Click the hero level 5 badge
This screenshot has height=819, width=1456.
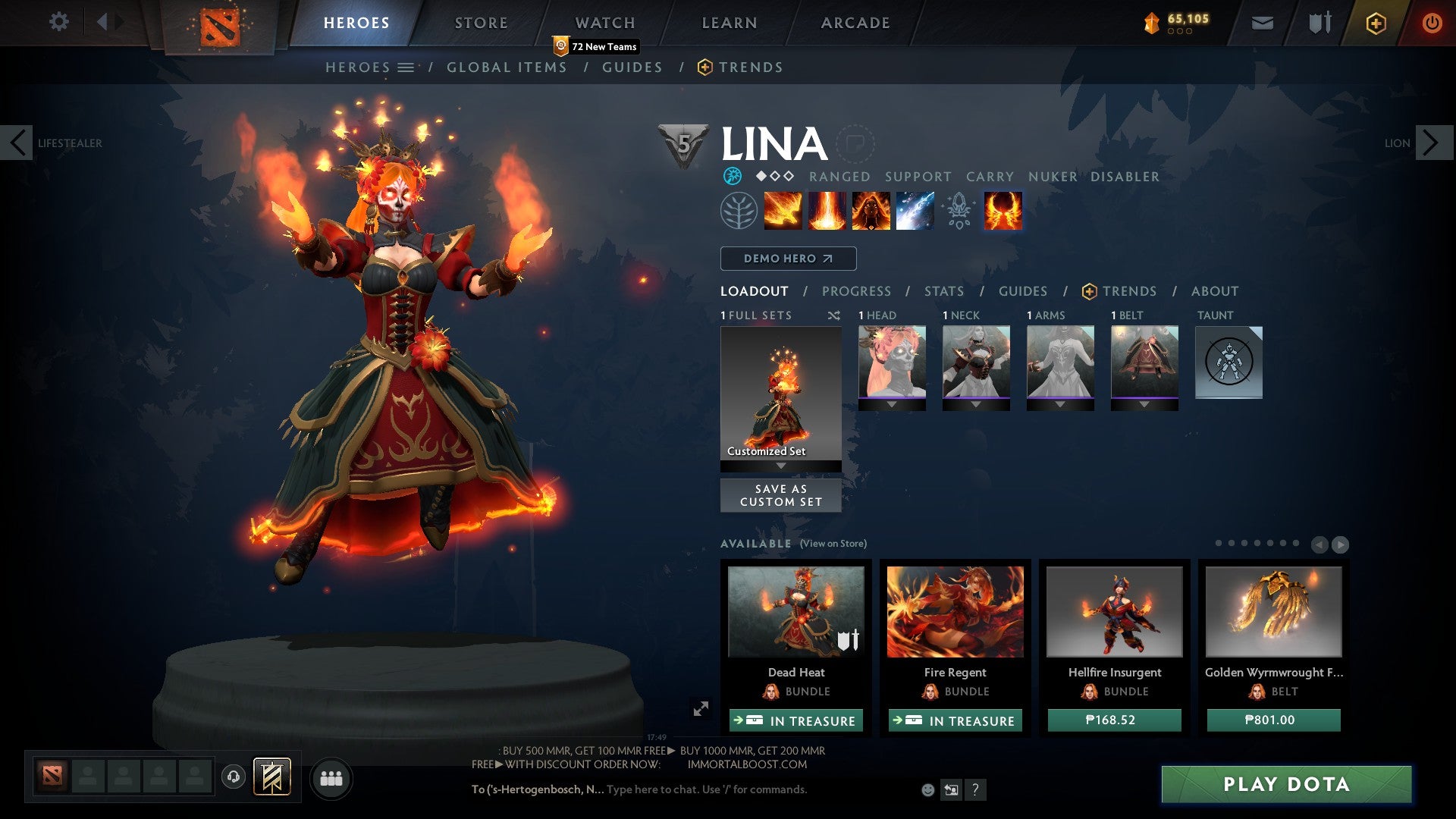(x=681, y=143)
